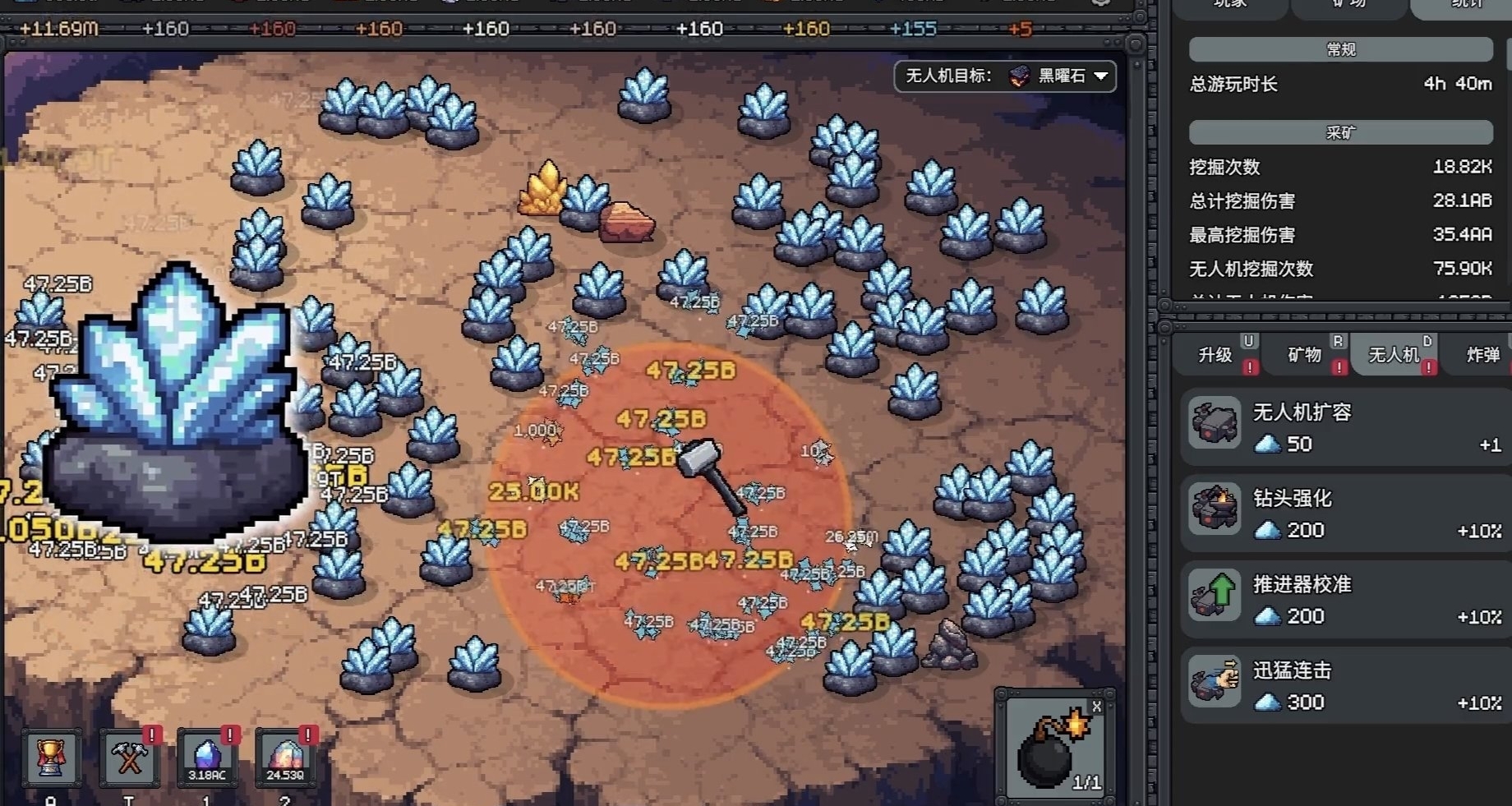Open the crossed hammers menu
This screenshot has height=806, width=1512.
[x=129, y=758]
